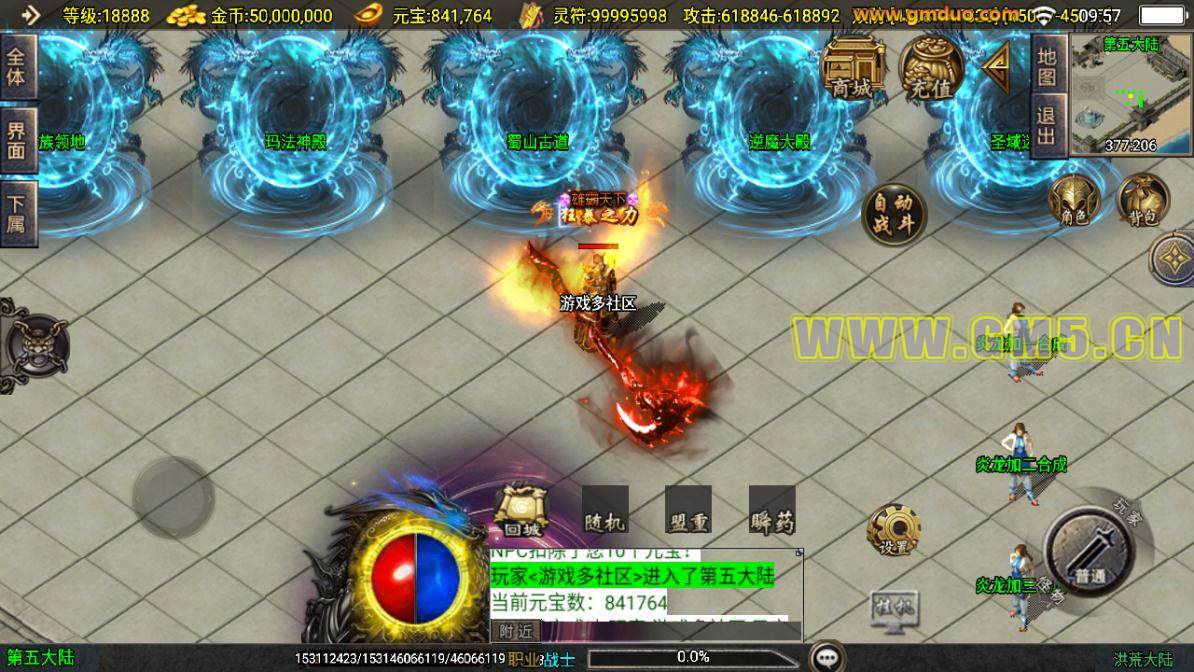The image size is (1194, 672).
Task: Select the 全体 tab
Action: pyautogui.click(x=18, y=67)
